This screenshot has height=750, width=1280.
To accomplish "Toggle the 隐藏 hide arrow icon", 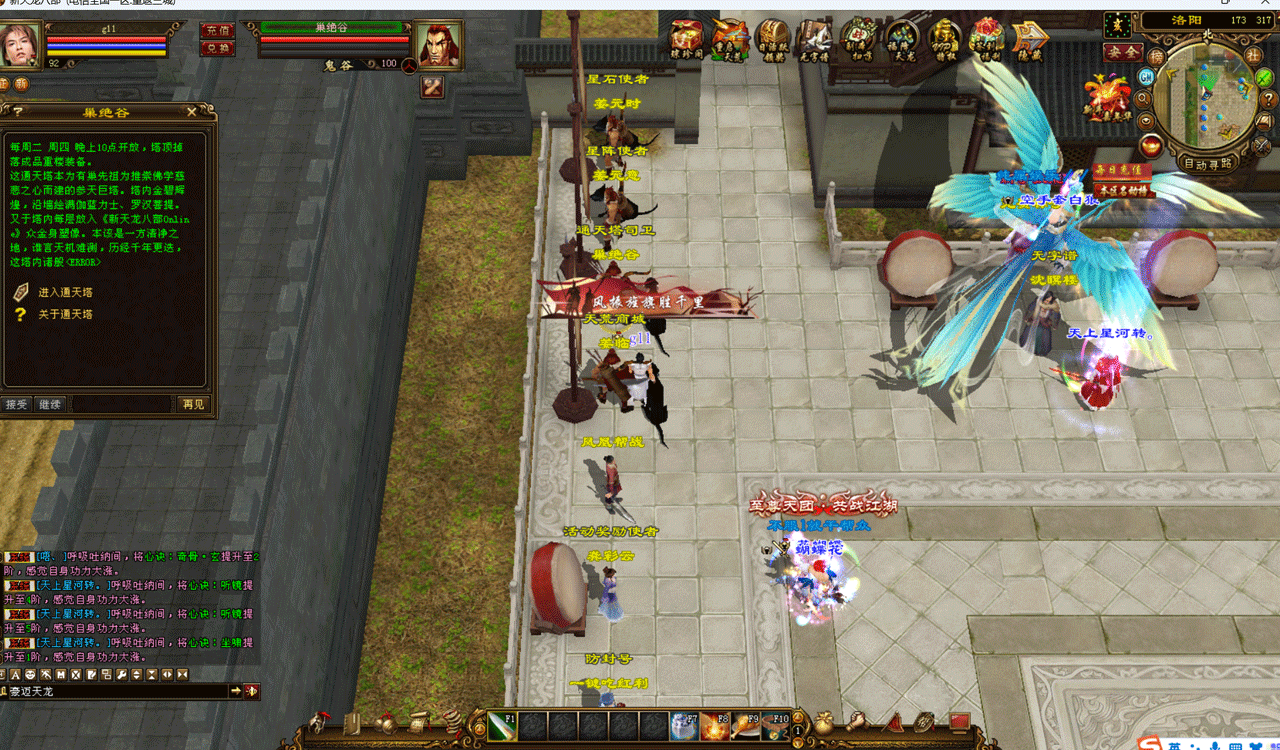I will tap(1029, 40).
